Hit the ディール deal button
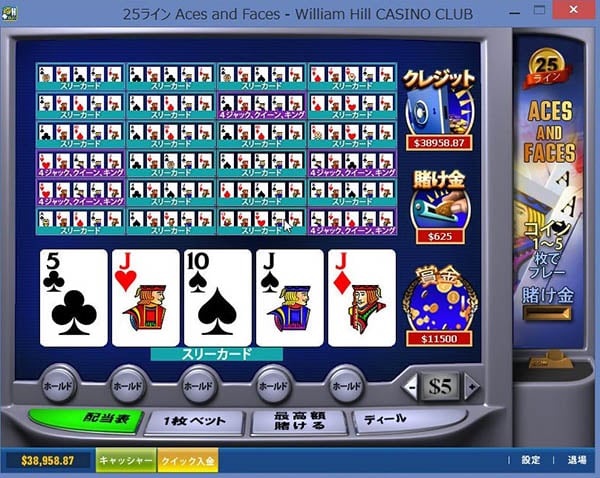Viewport: 600px width, 478px height. [x=396, y=420]
